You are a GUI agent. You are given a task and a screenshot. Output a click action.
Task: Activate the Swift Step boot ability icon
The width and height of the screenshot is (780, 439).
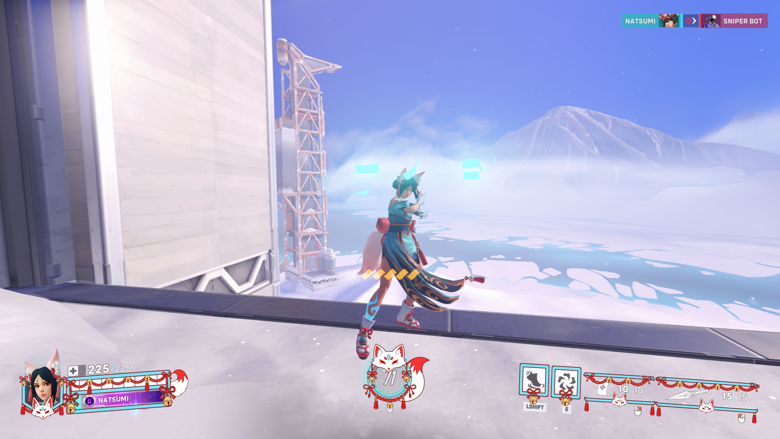(534, 381)
